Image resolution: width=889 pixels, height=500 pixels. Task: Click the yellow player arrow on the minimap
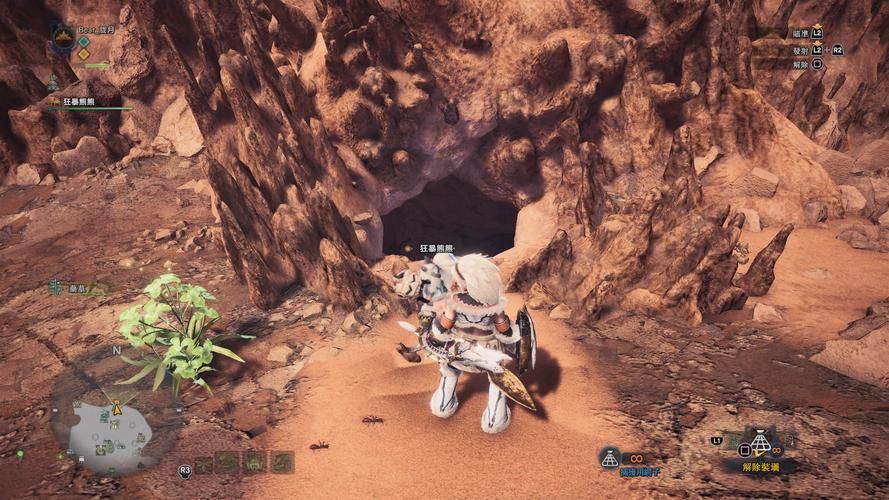pyautogui.click(x=117, y=408)
